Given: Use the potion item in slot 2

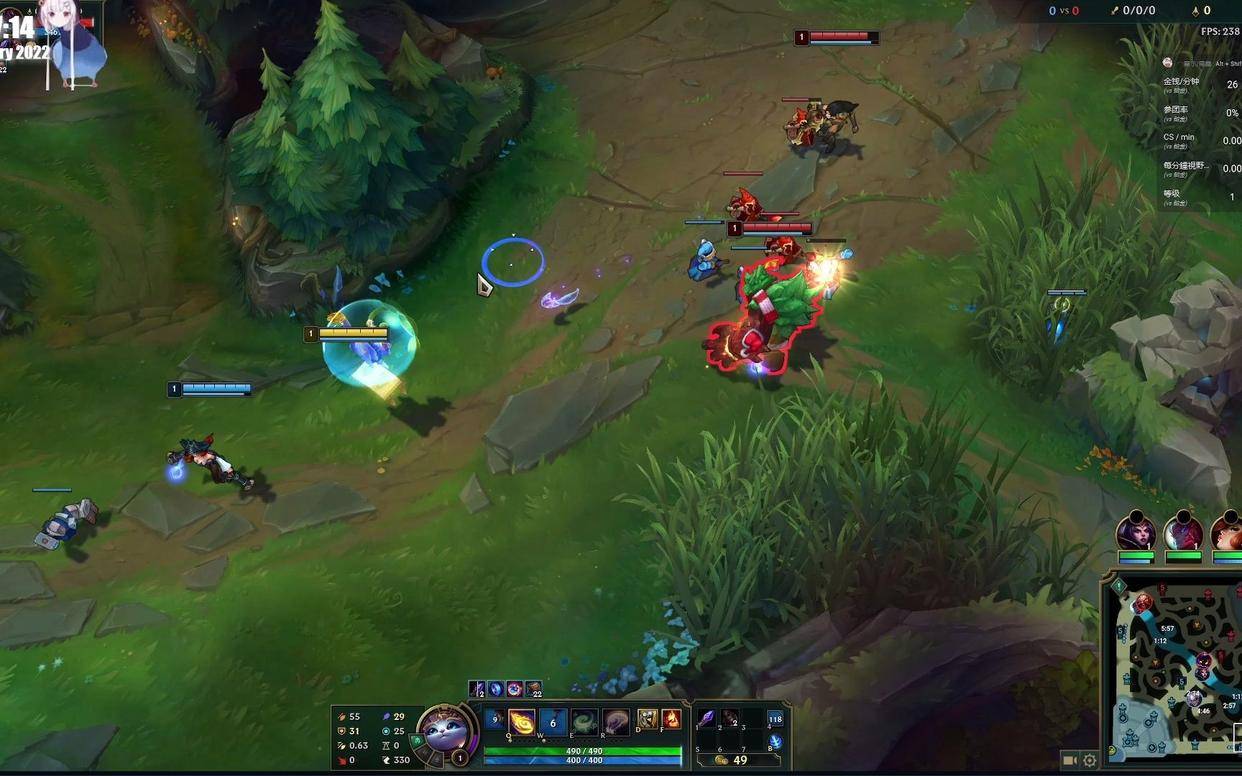Looking at the screenshot, I should tap(730, 719).
